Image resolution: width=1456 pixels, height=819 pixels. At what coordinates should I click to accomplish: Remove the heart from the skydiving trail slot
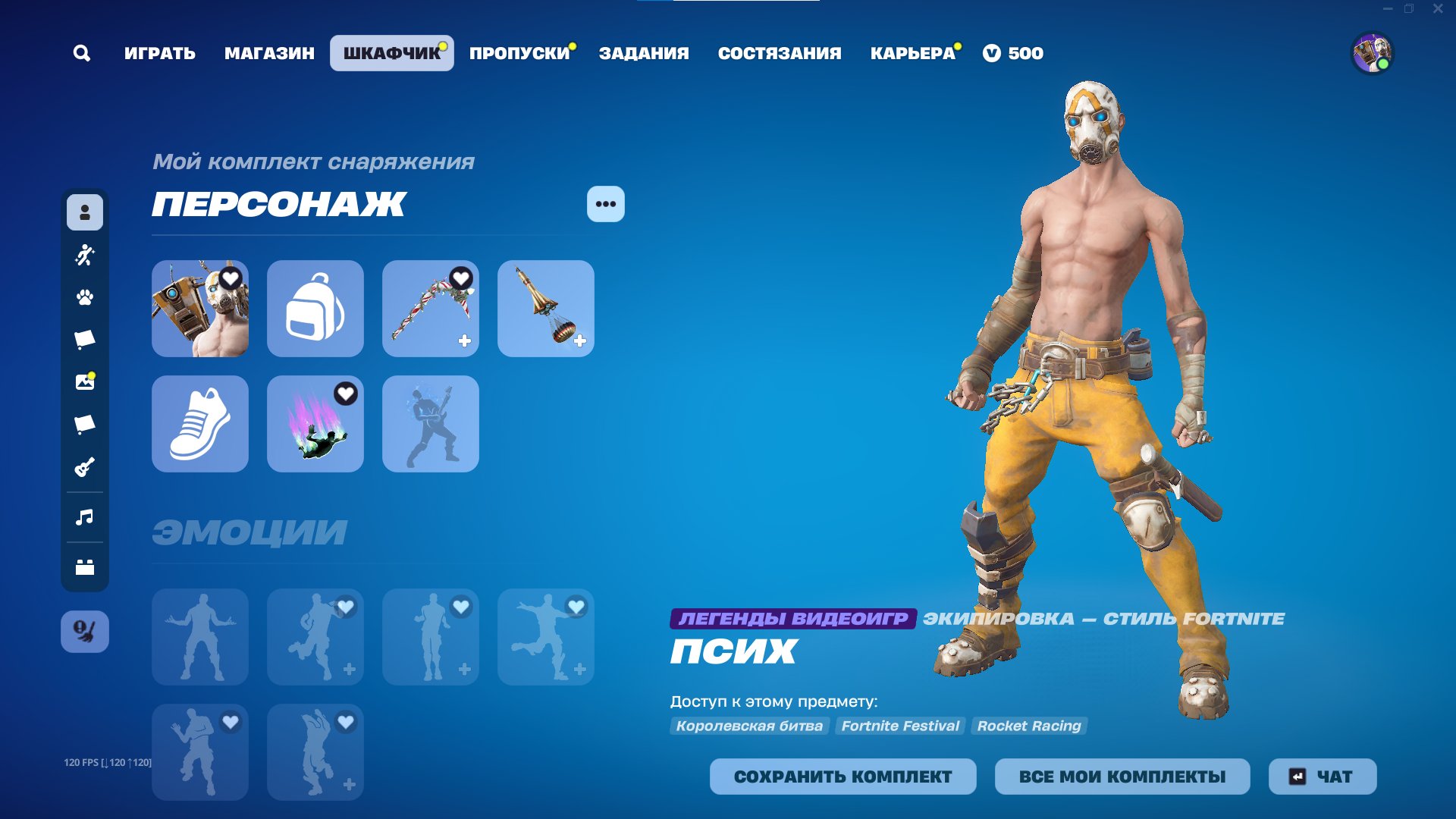(x=345, y=394)
